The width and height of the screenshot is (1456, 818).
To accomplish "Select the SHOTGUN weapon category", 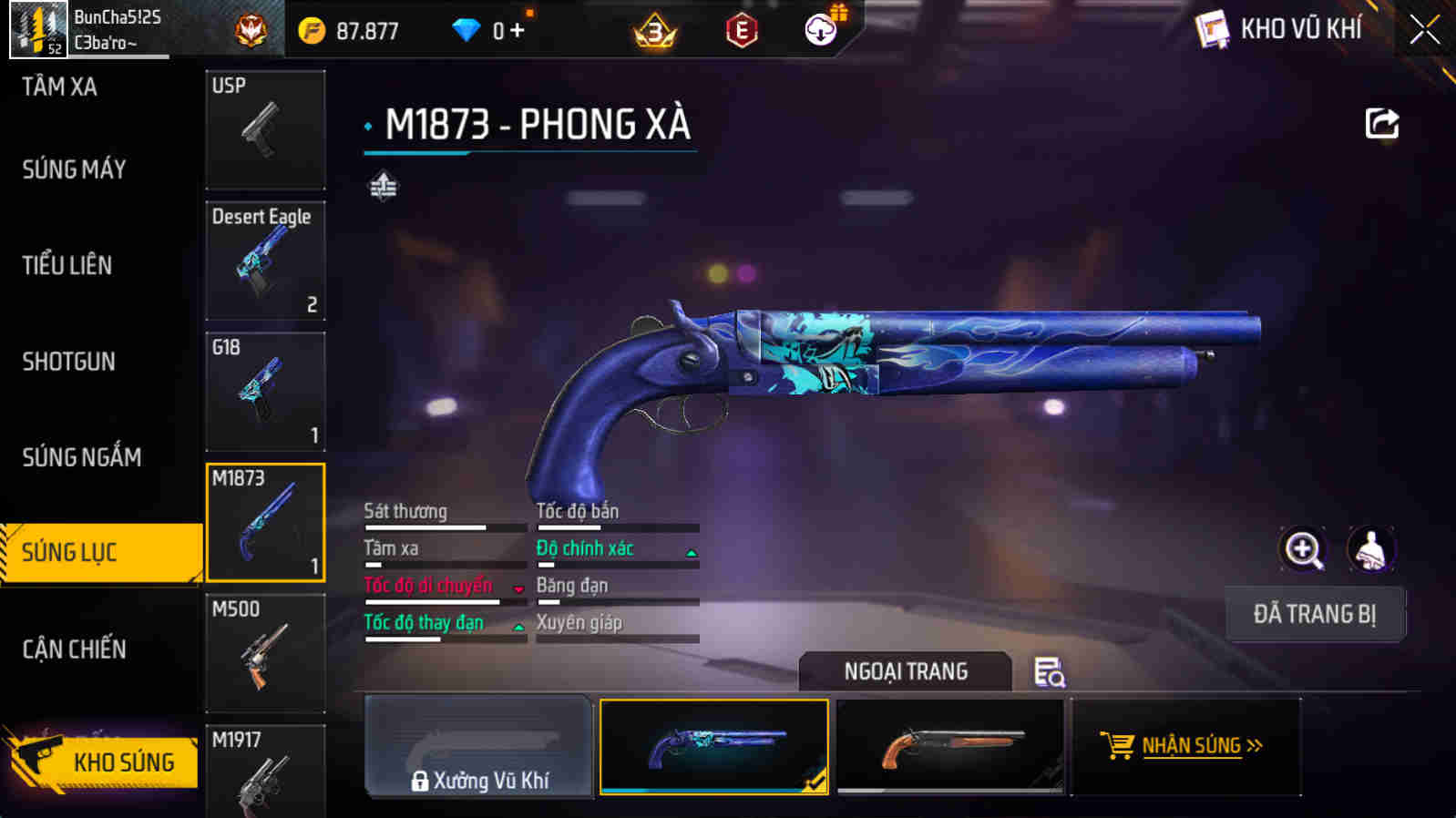I will click(67, 362).
